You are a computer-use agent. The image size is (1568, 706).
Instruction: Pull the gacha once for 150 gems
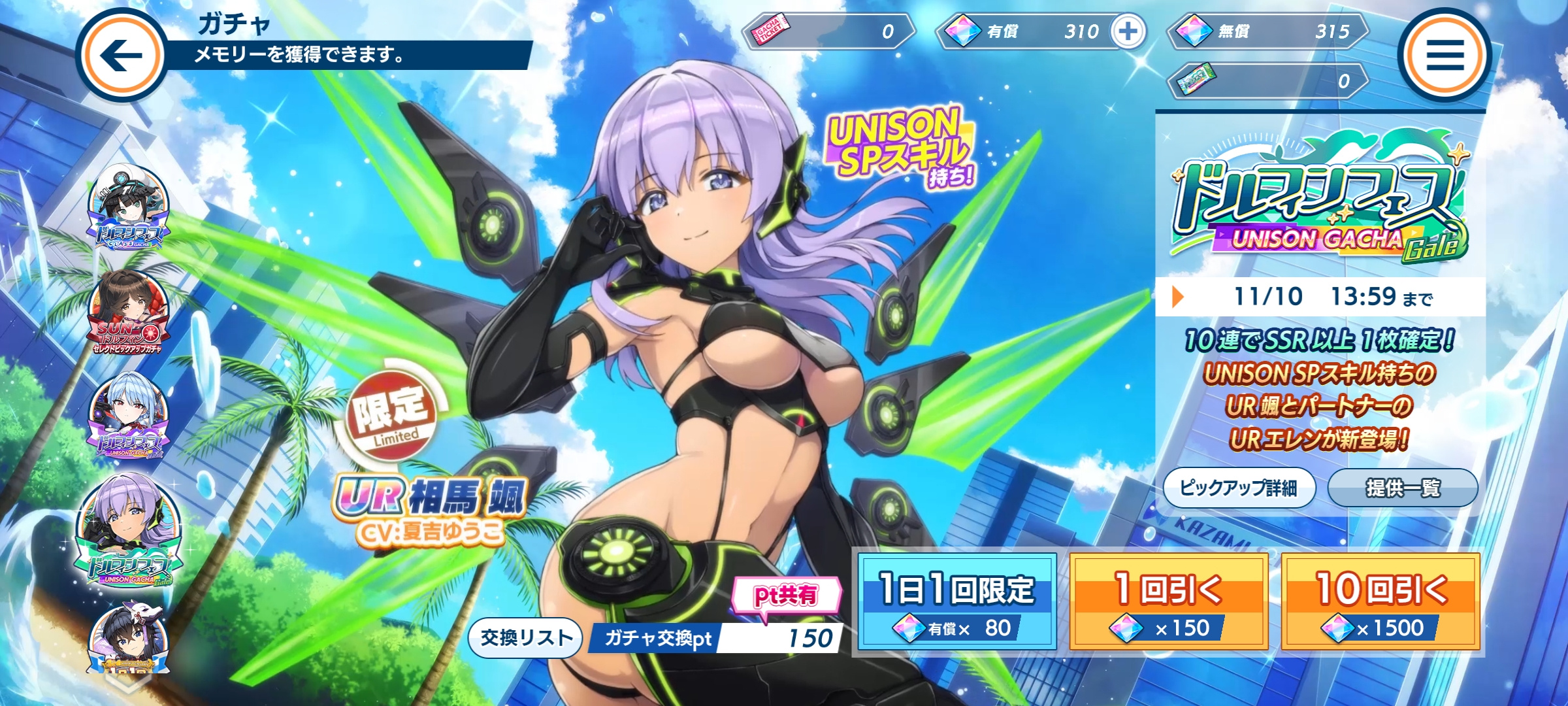[1168, 602]
